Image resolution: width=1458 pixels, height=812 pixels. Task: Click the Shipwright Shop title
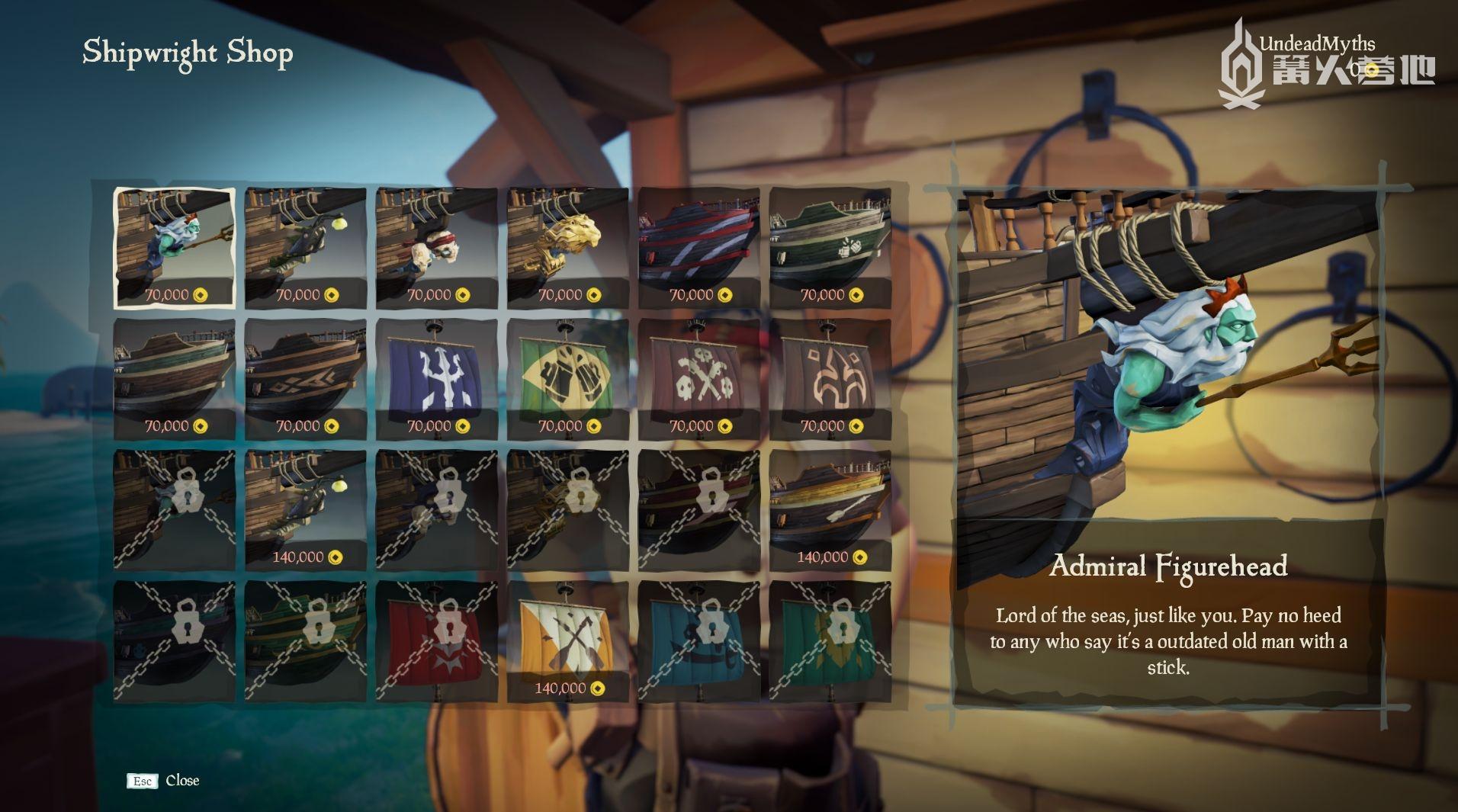point(188,53)
